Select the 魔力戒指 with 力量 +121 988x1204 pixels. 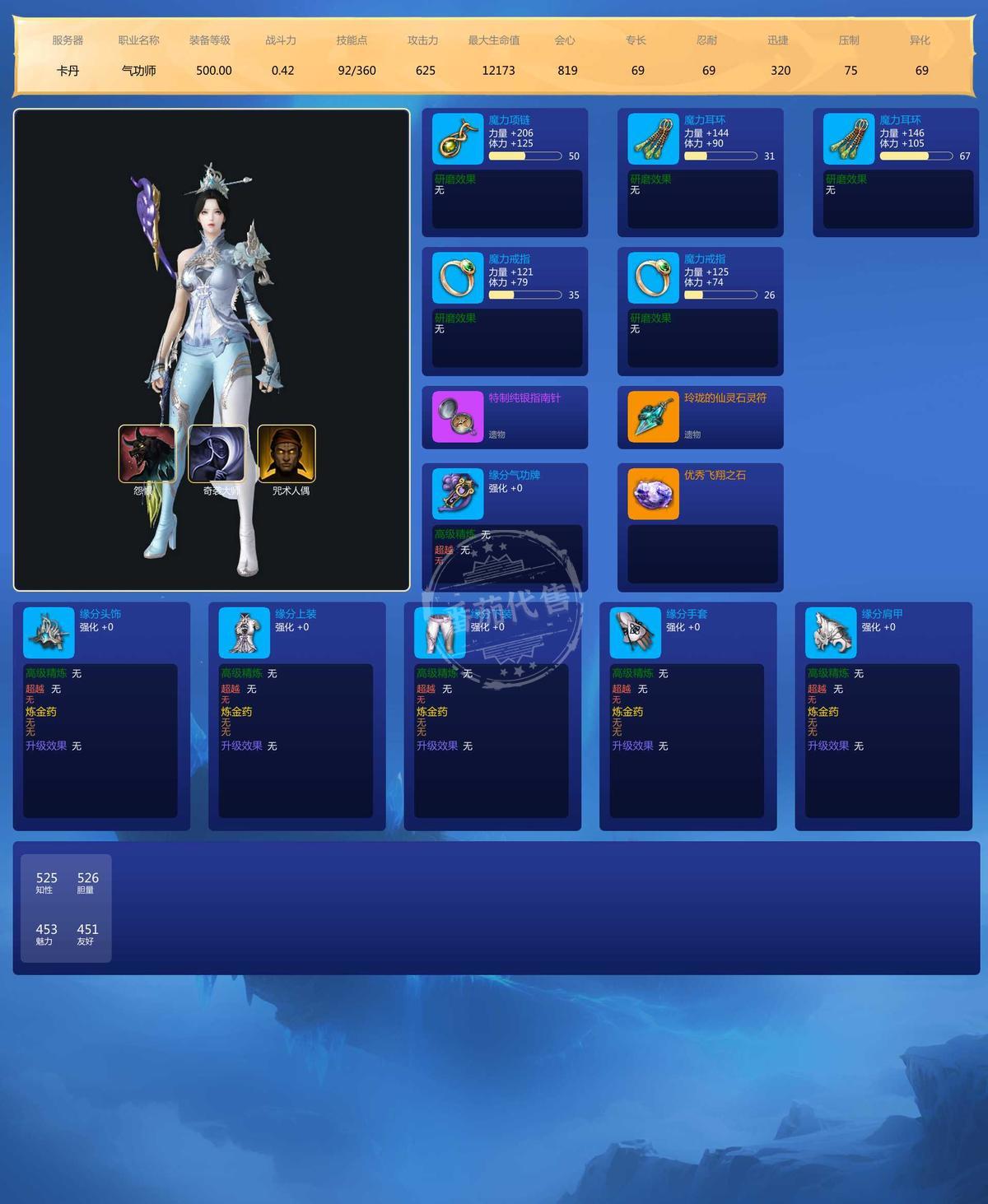point(457,278)
